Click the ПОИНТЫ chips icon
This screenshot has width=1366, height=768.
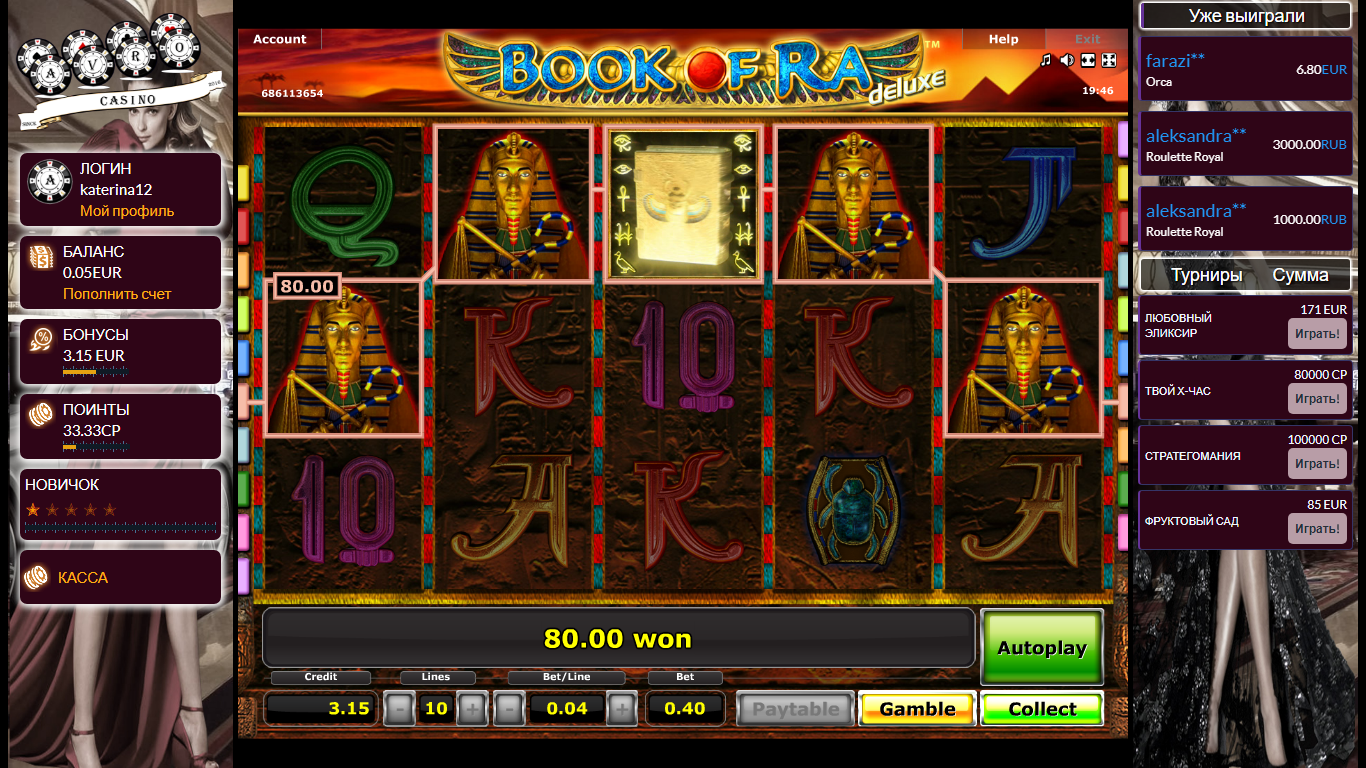pyautogui.click(x=41, y=414)
